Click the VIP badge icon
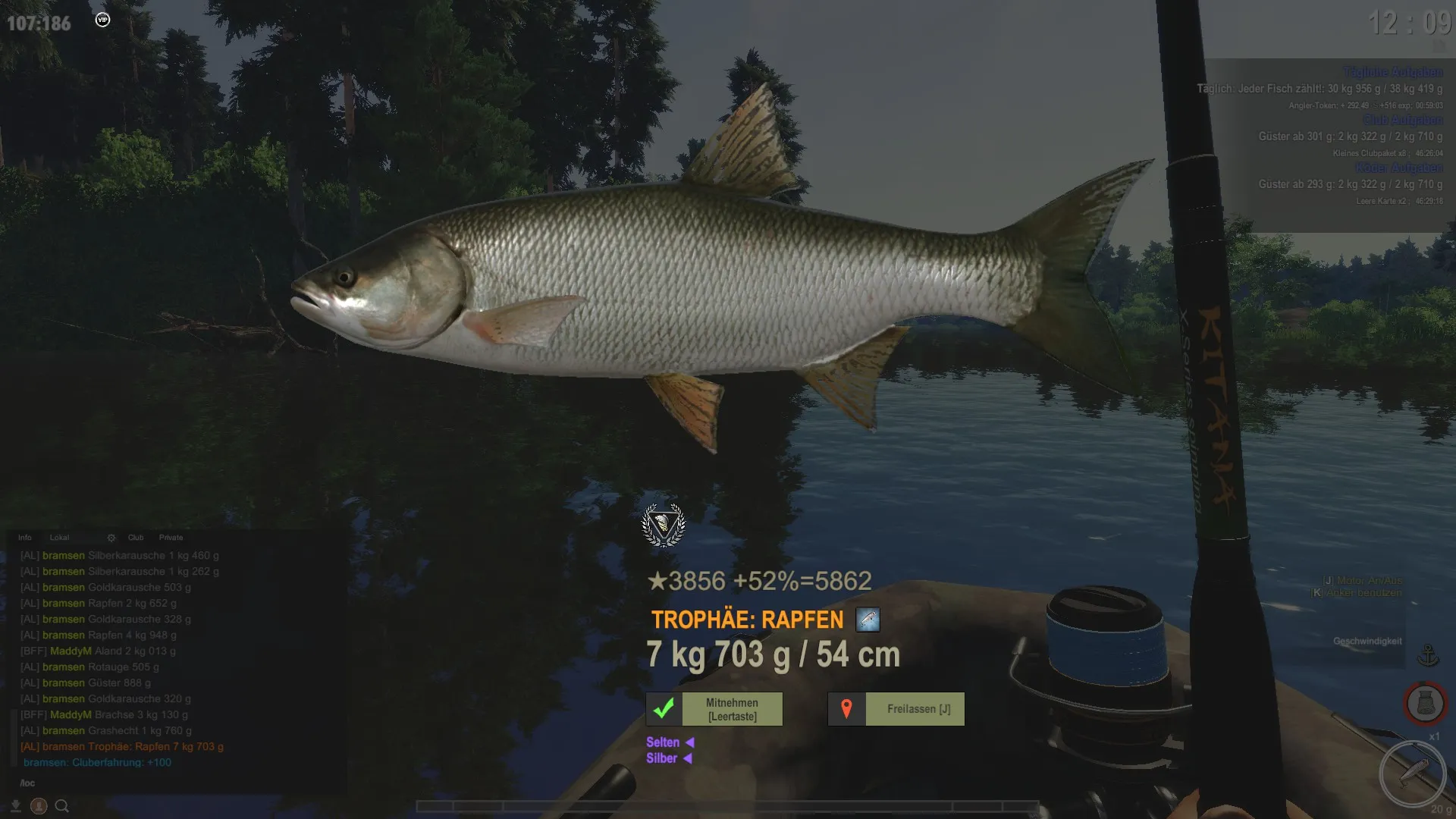This screenshot has width=1456, height=819. [103, 20]
